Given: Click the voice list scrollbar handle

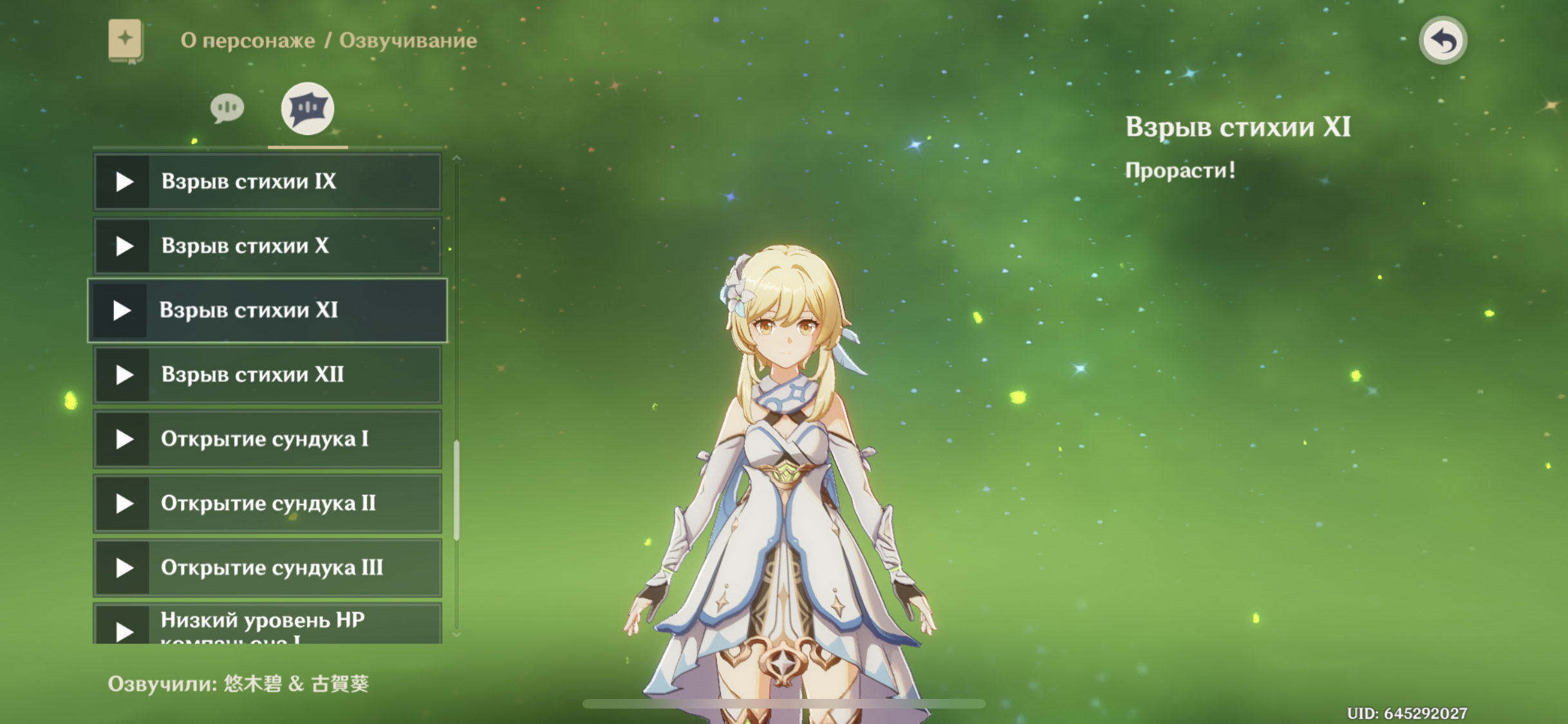Looking at the screenshot, I should 457,490.
